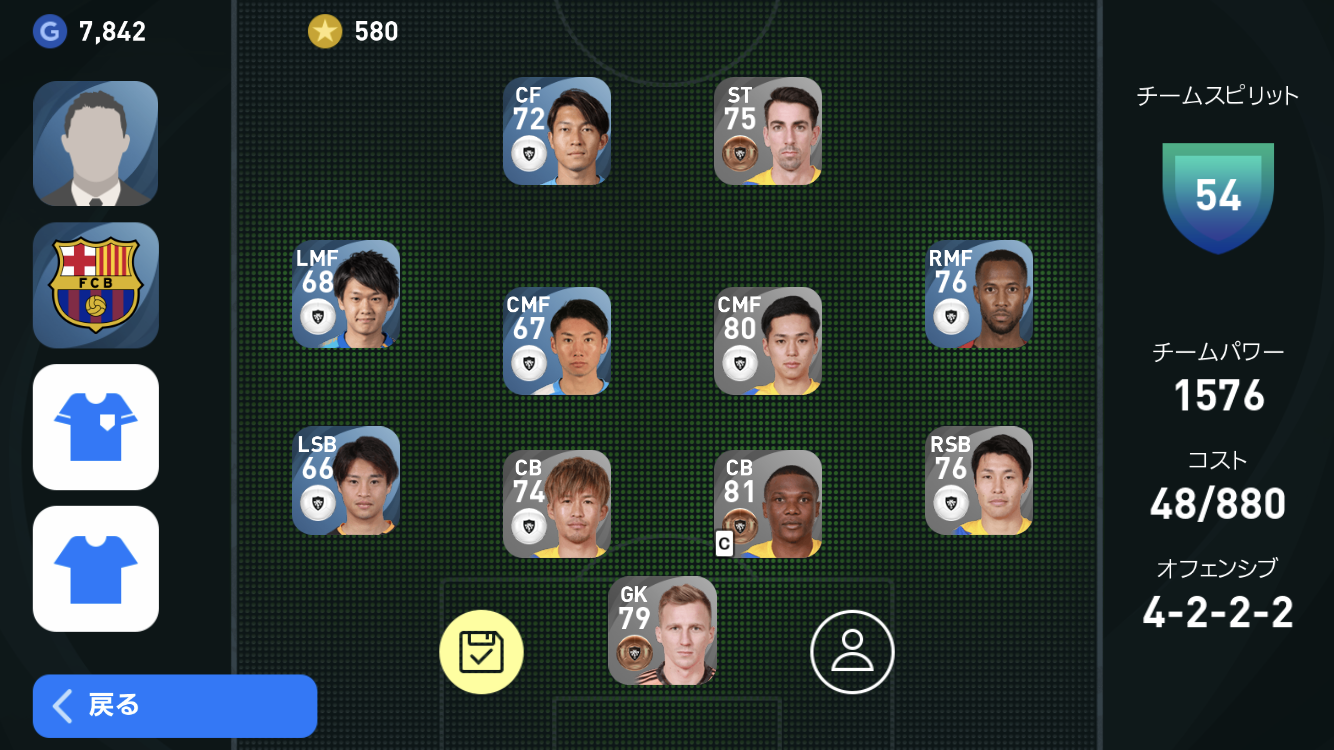The width and height of the screenshot is (1334, 750).
Task: Select the ST 75 player card
Action: coord(768,131)
